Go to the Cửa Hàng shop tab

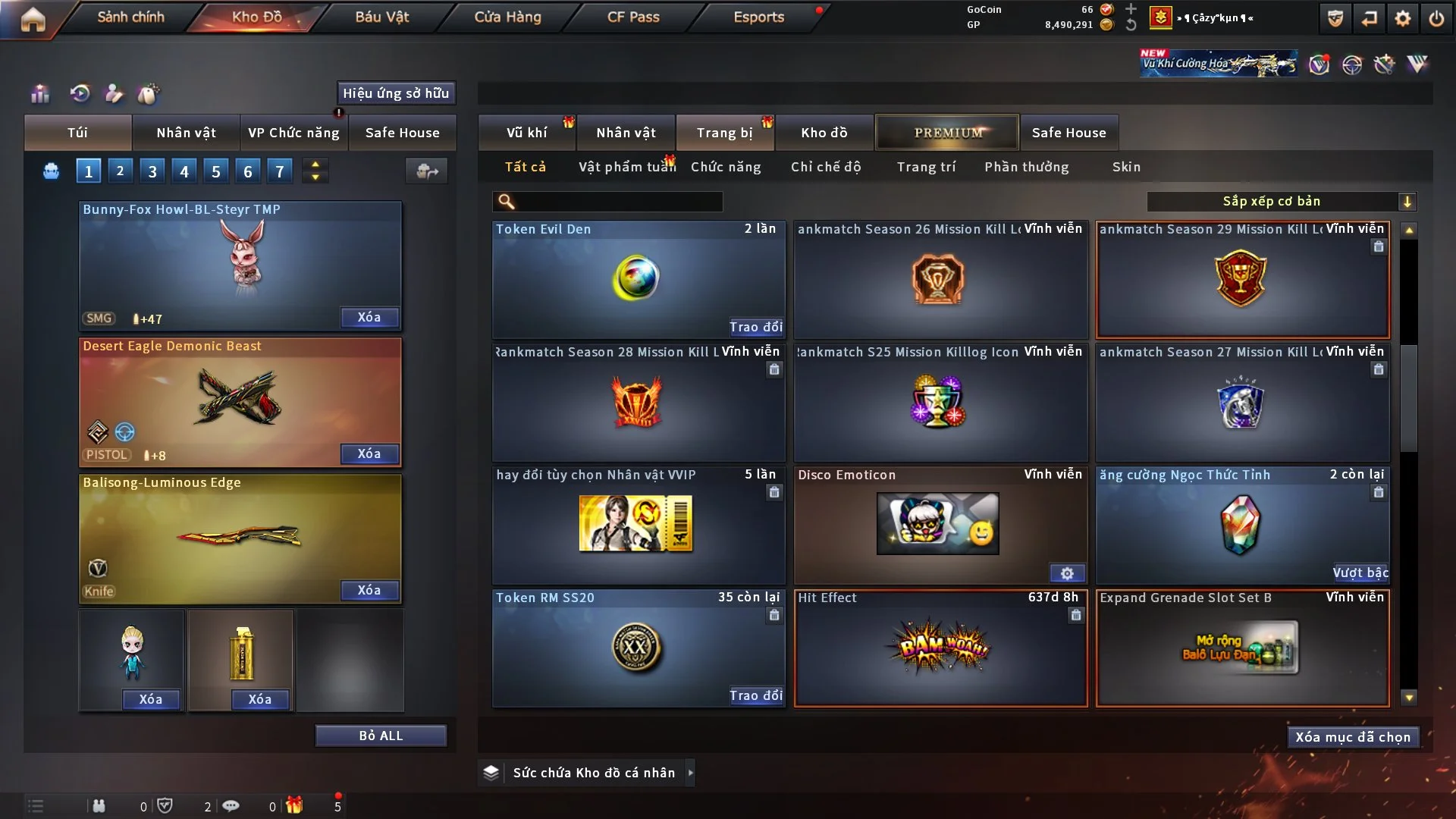[x=507, y=17]
